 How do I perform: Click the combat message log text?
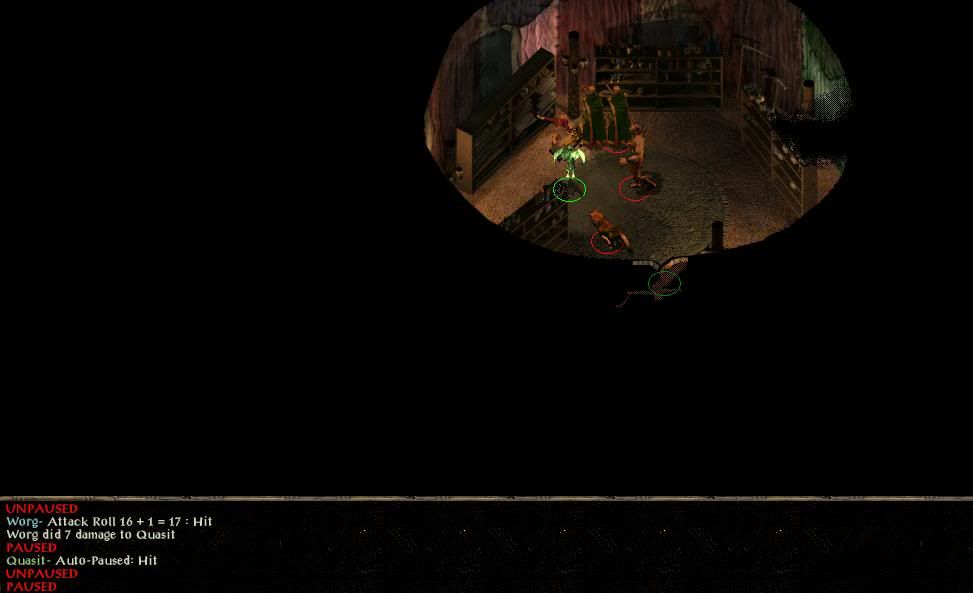tap(110, 534)
